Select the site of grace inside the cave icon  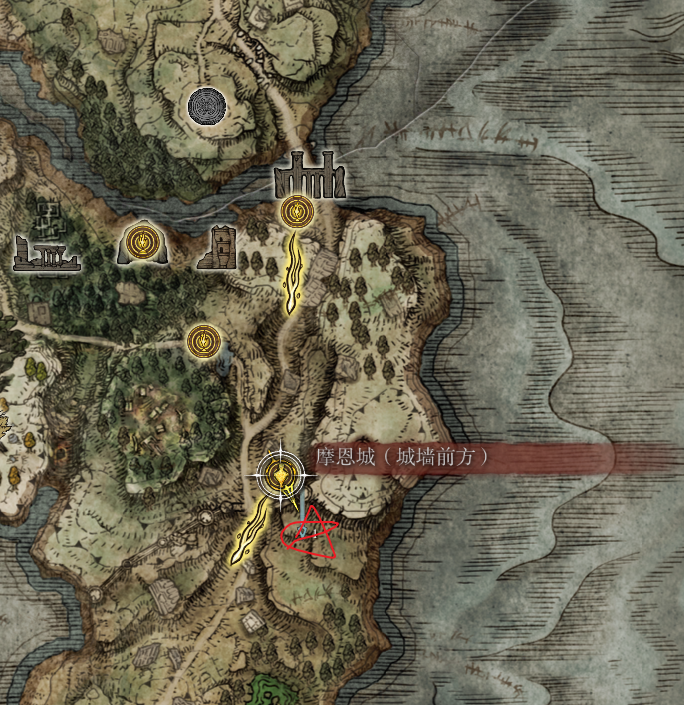tap(141, 242)
